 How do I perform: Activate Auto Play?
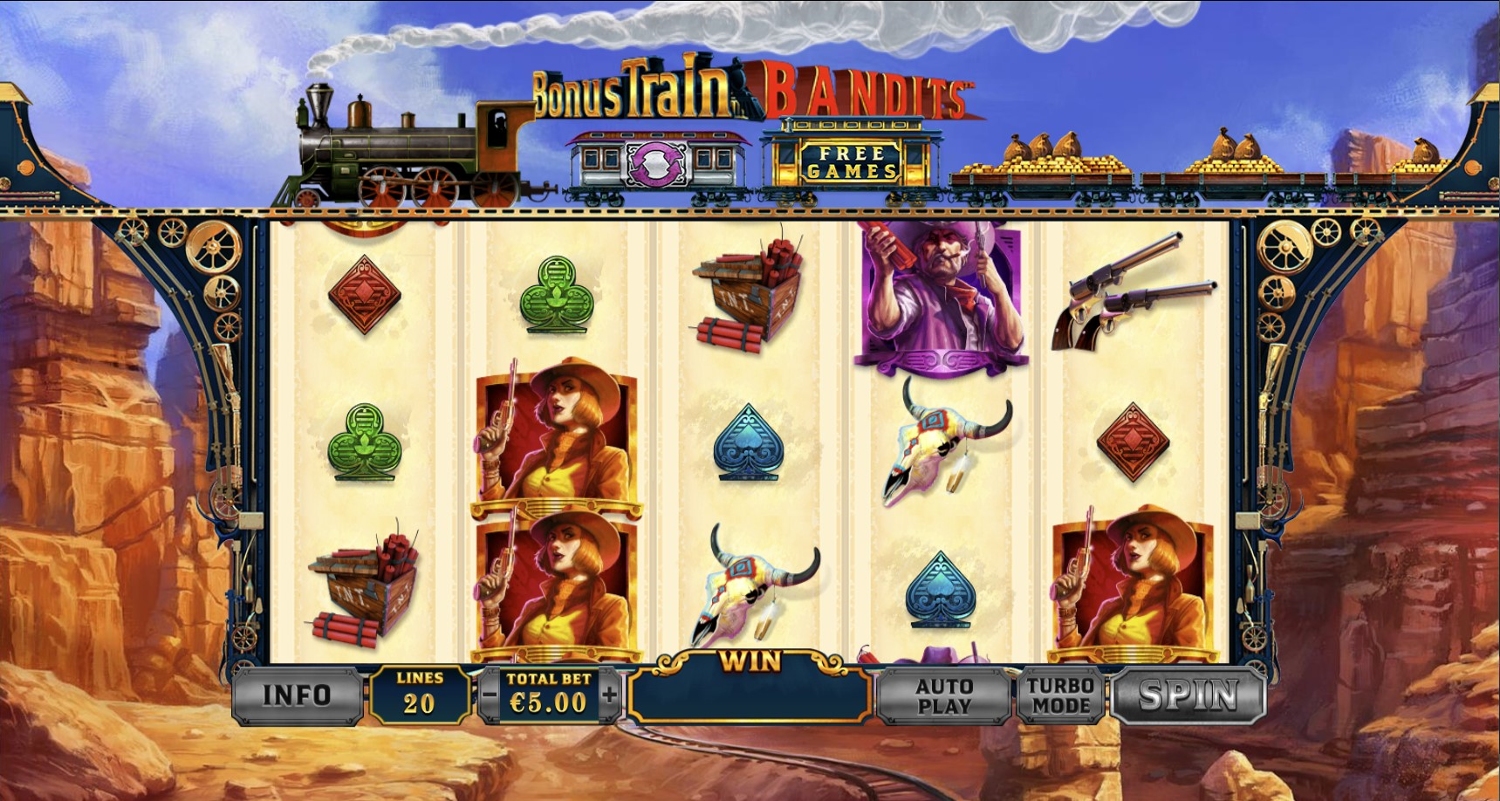pyautogui.click(x=944, y=696)
